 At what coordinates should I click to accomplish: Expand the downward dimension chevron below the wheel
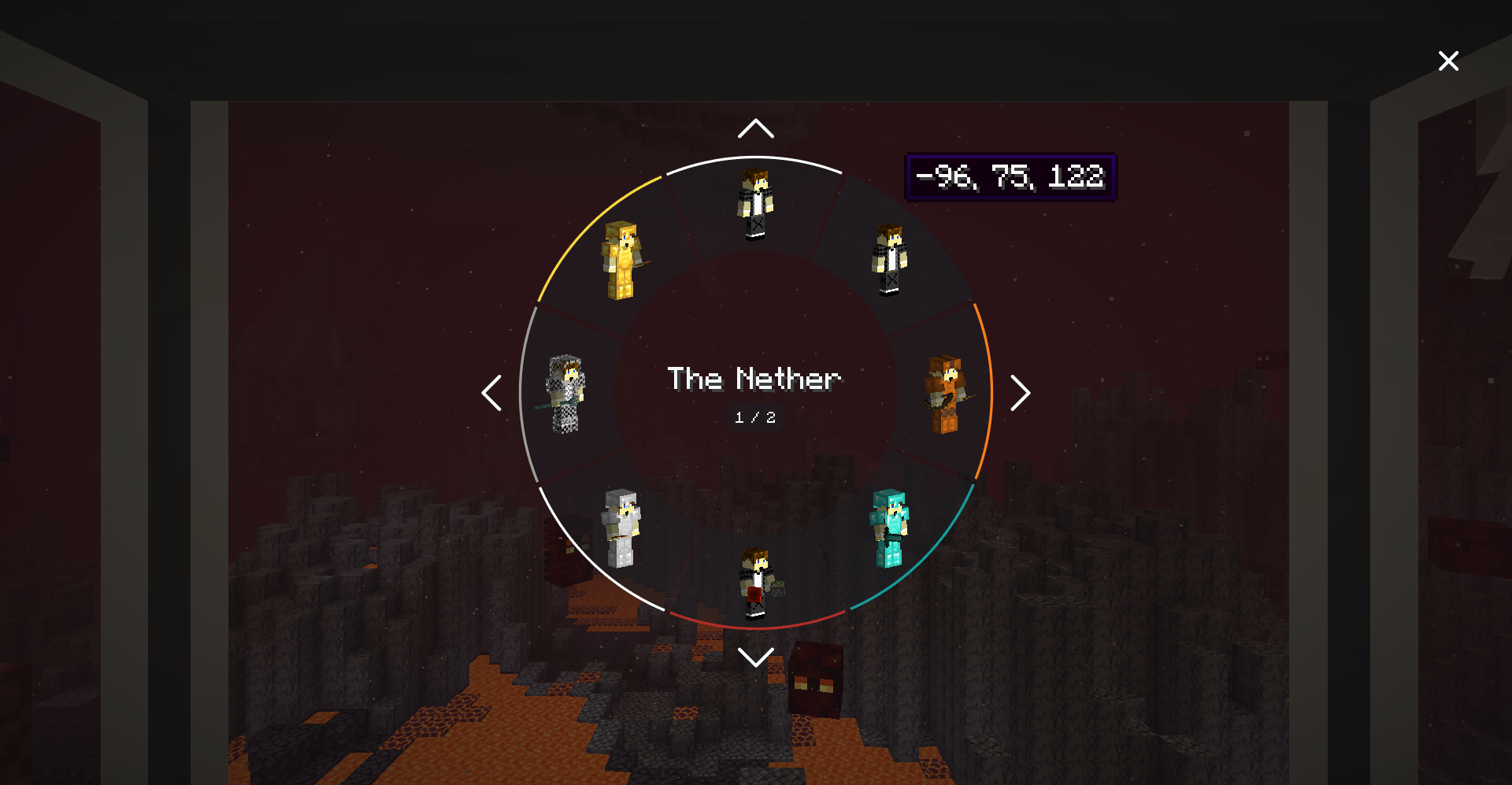(x=755, y=658)
